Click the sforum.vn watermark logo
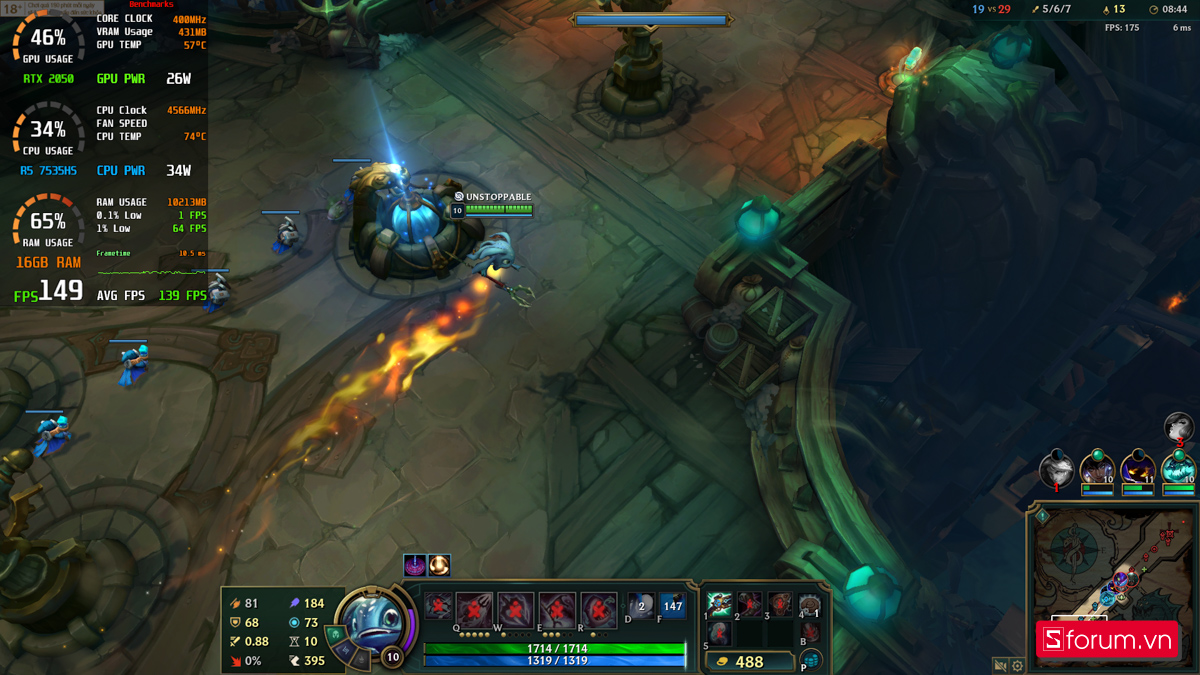Viewport: 1200px width, 675px height. pos(1107,640)
